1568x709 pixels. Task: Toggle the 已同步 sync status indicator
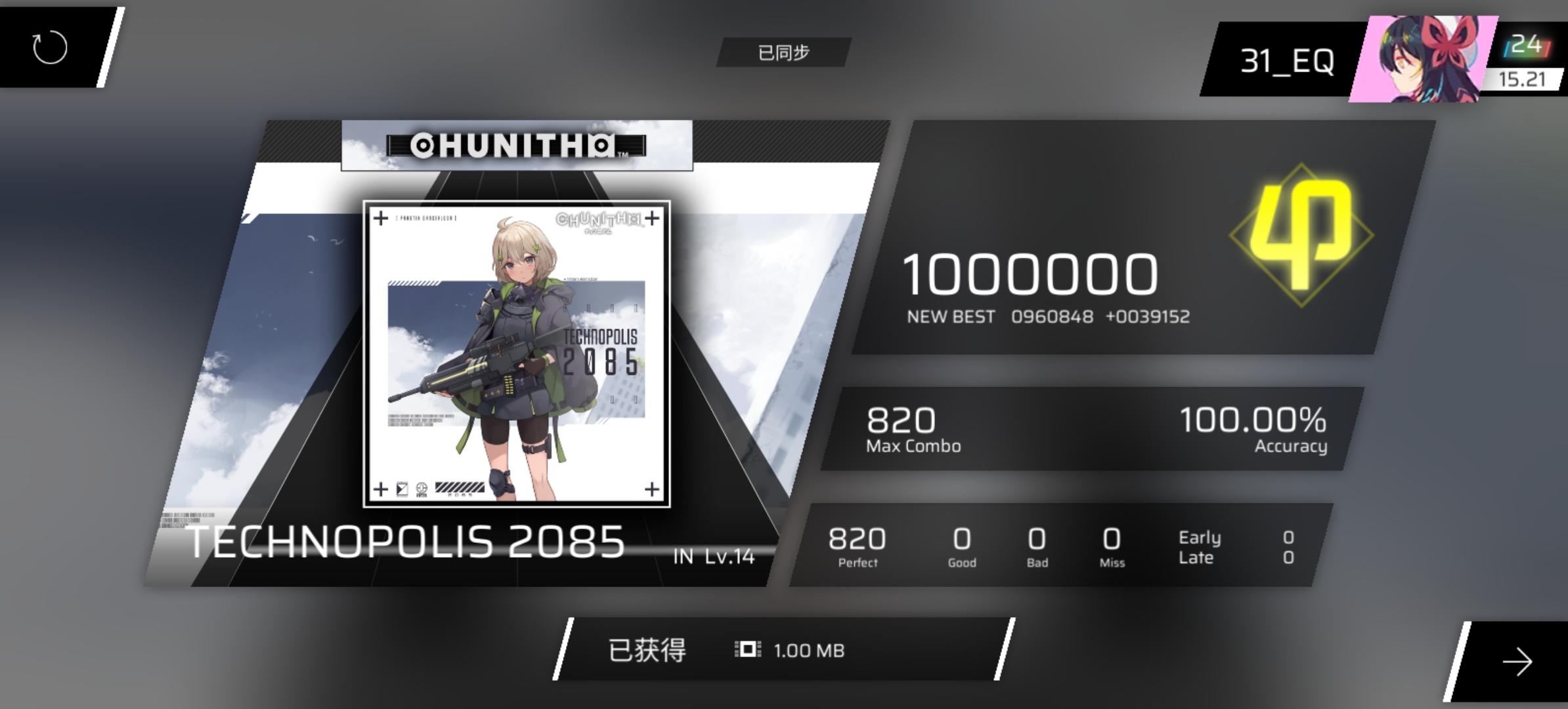tap(782, 51)
